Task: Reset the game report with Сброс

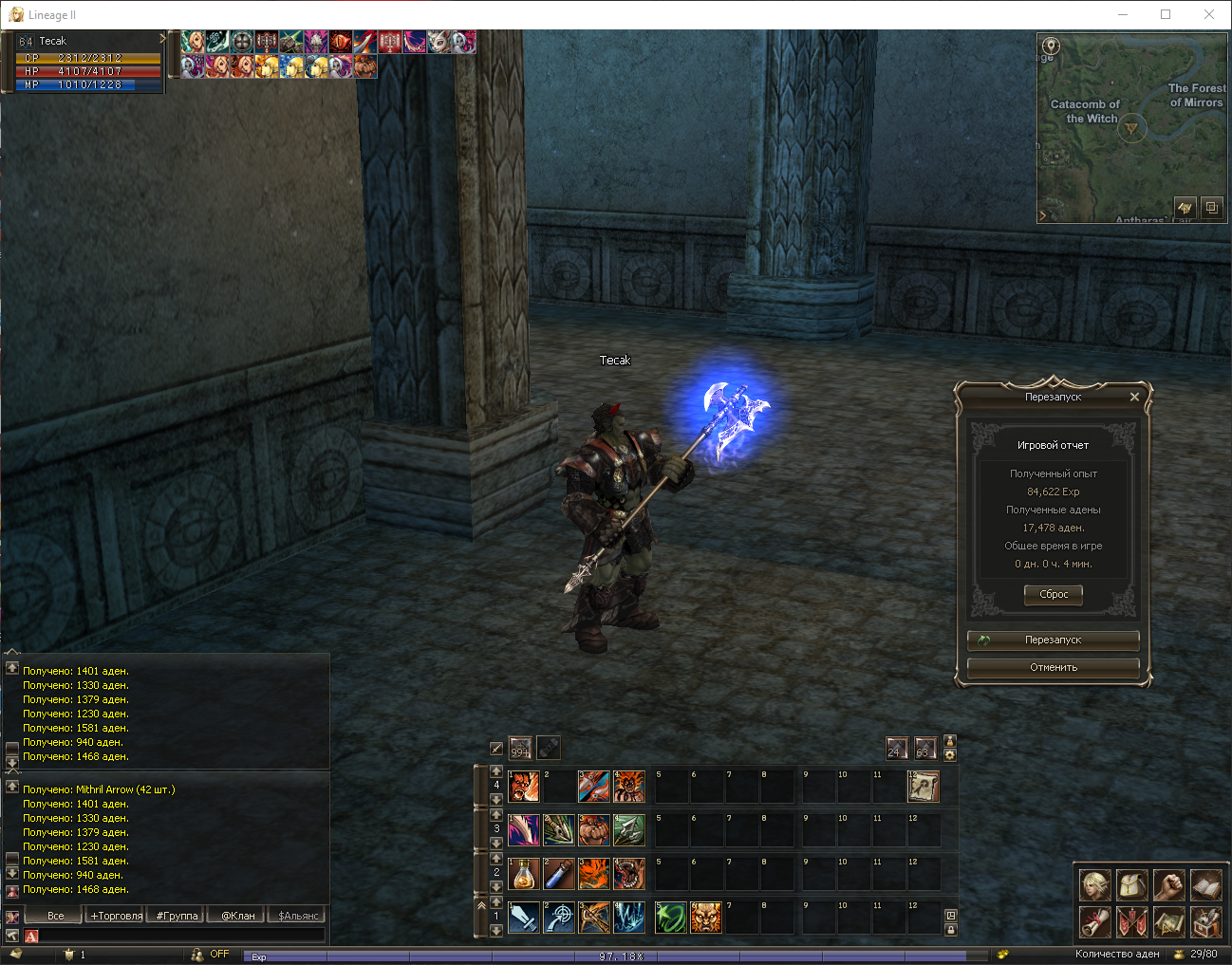Action: pos(1054,595)
